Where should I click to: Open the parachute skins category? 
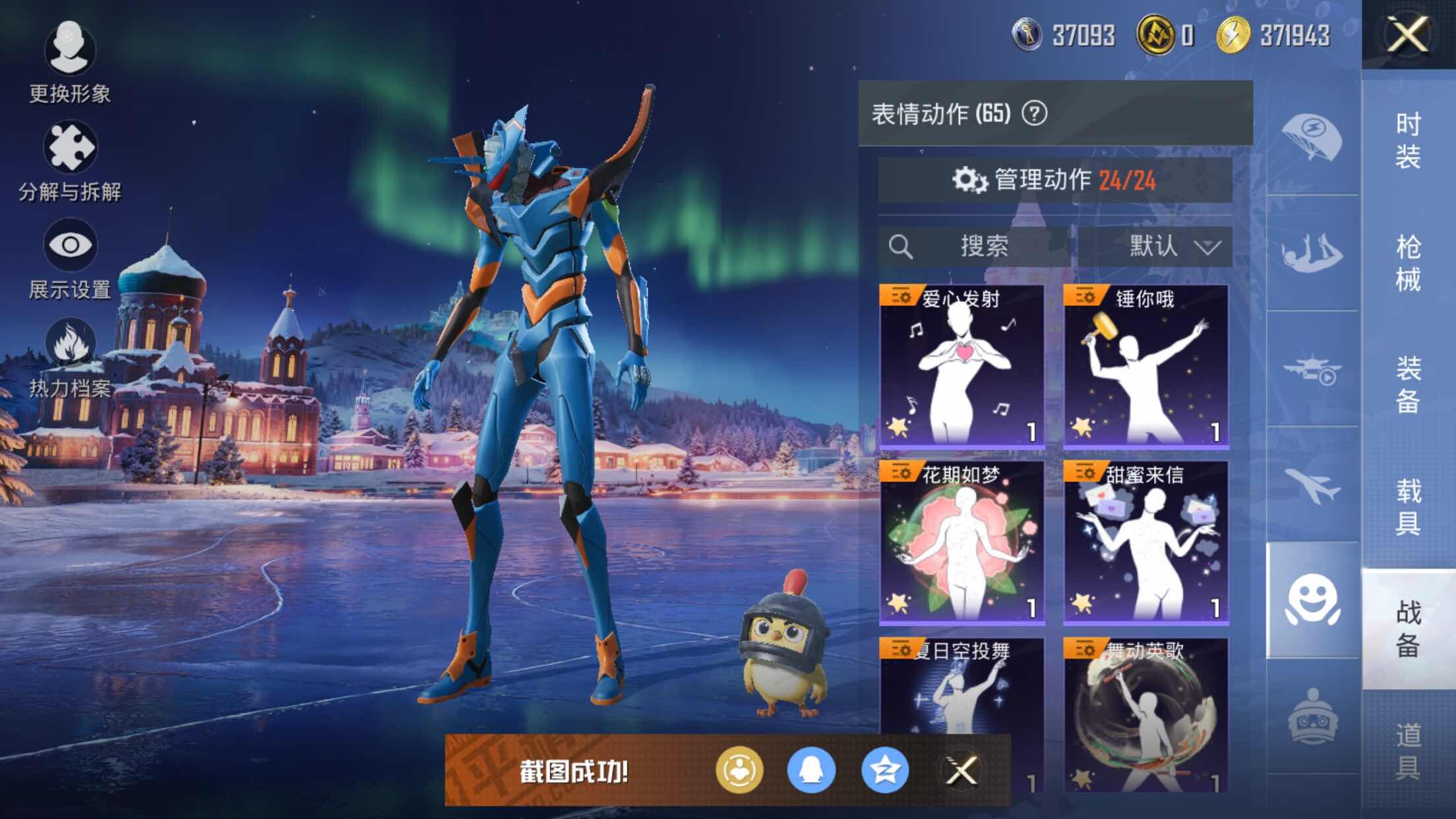pyautogui.click(x=1312, y=138)
